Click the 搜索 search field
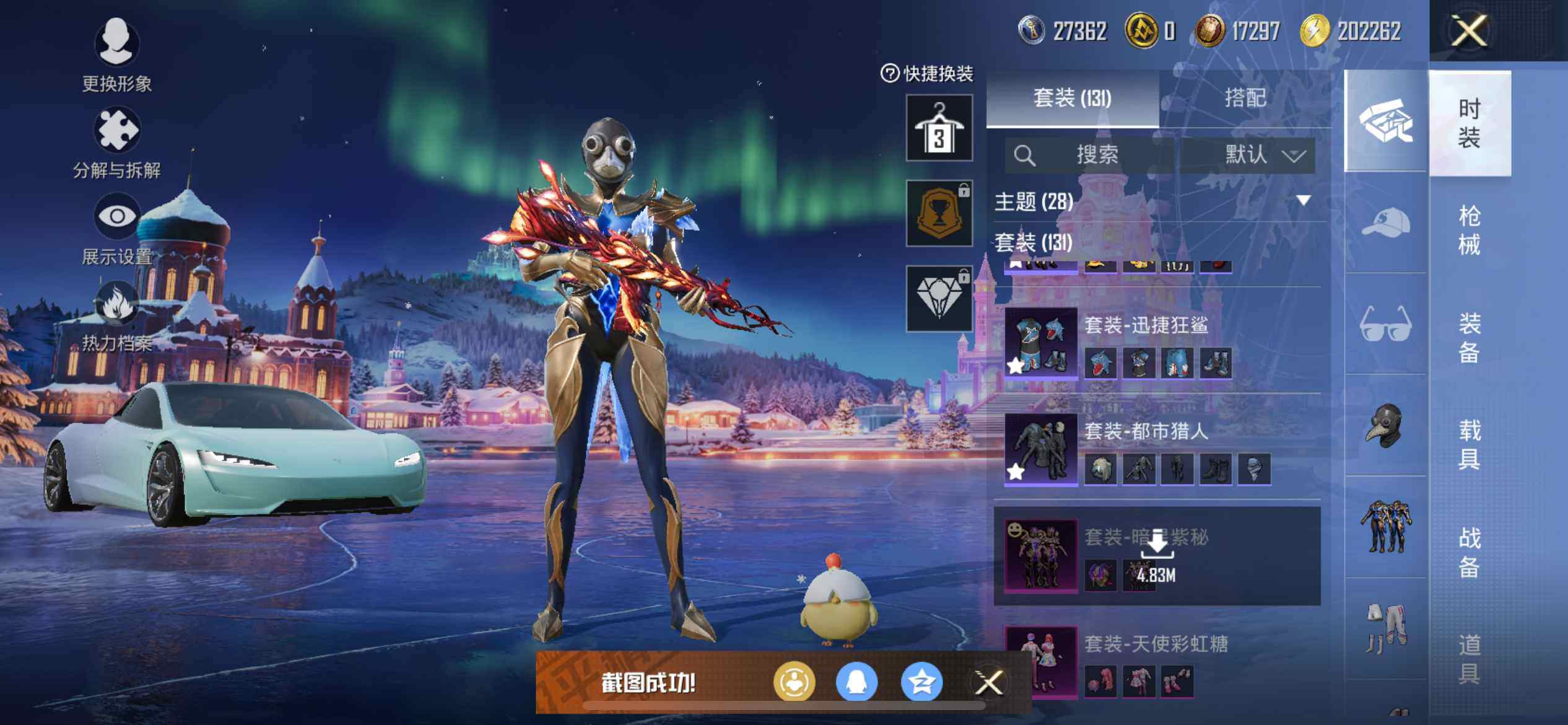The height and width of the screenshot is (725, 1568). tap(1090, 154)
